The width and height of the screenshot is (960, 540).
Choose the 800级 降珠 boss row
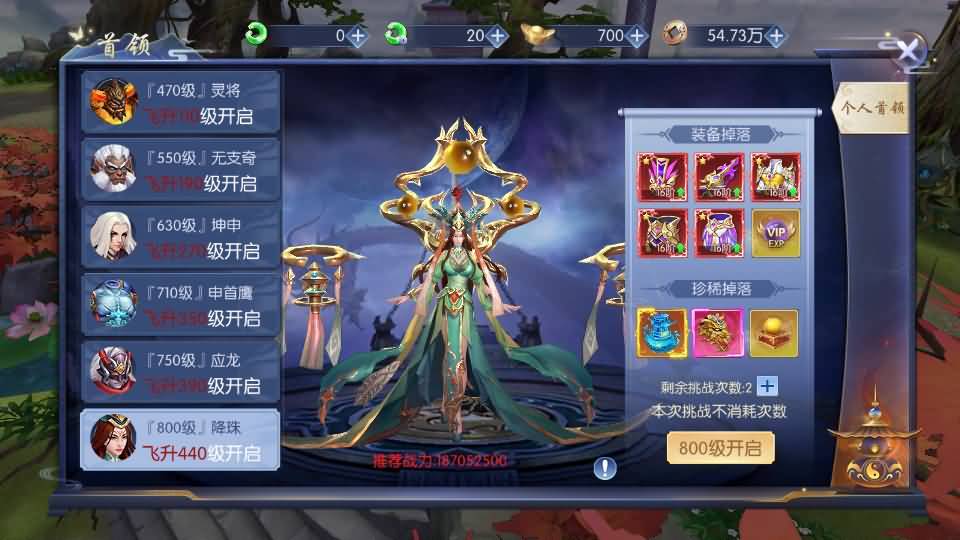(x=180, y=441)
